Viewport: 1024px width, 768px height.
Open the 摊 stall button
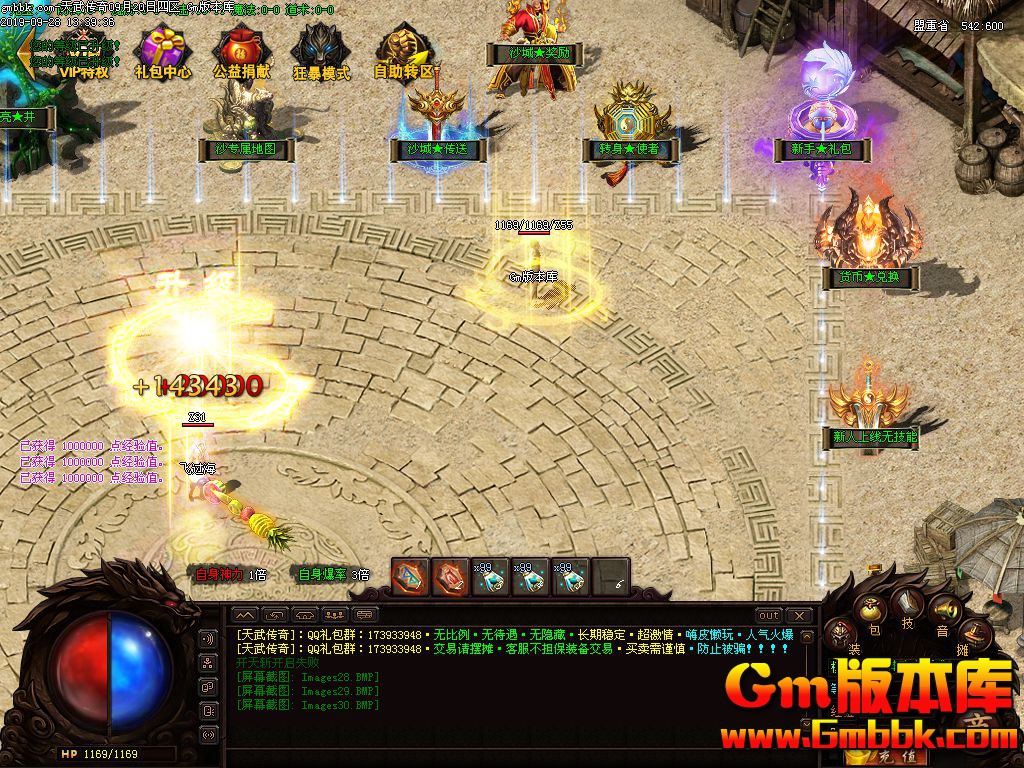pyautogui.click(x=973, y=632)
